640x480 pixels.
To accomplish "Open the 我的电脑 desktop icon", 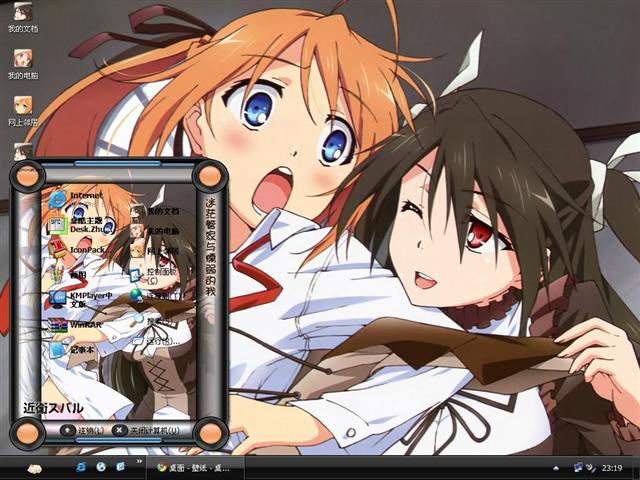I will (x=22, y=63).
